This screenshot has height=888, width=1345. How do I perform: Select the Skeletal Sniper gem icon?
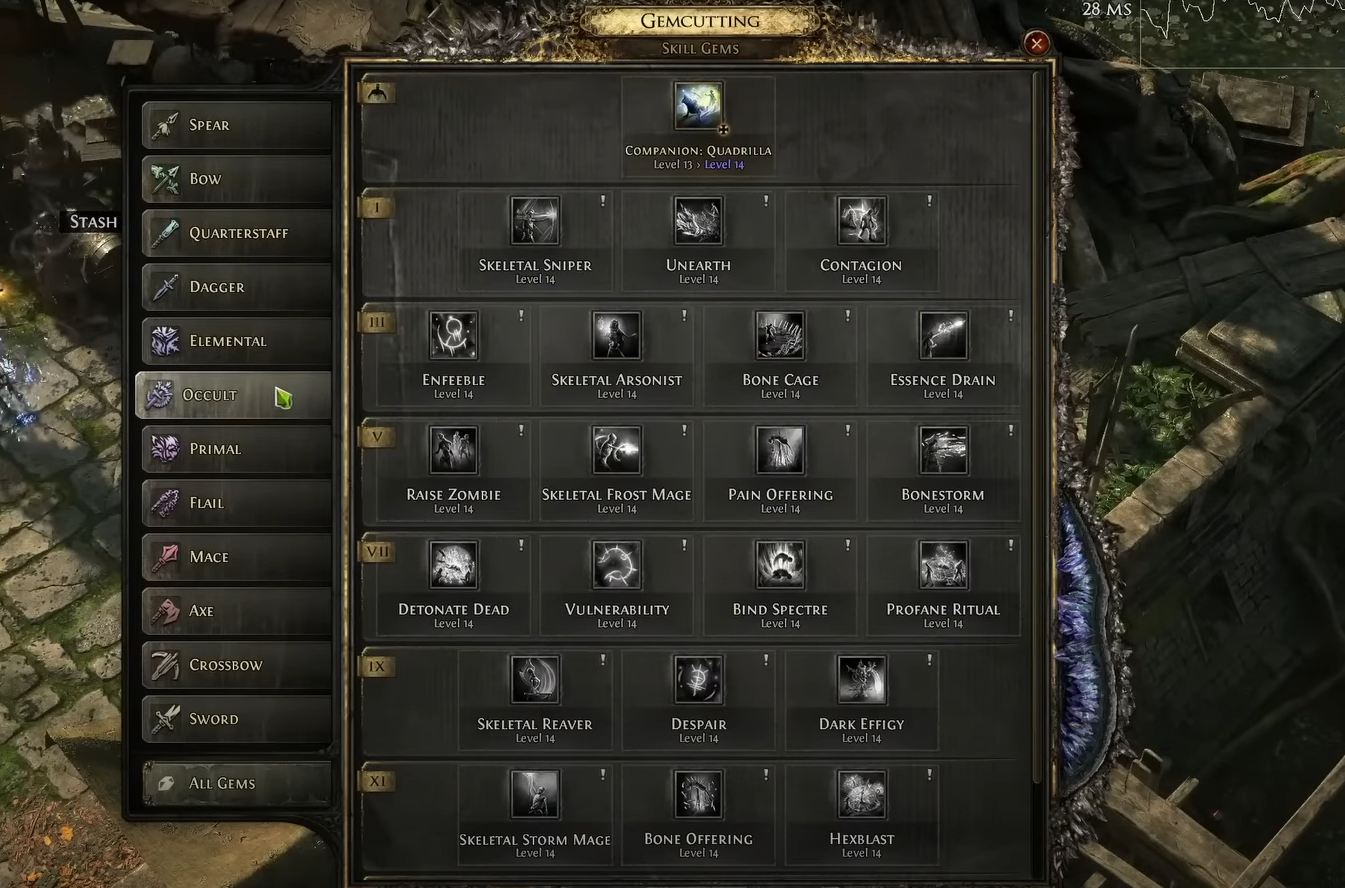point(534,221)
